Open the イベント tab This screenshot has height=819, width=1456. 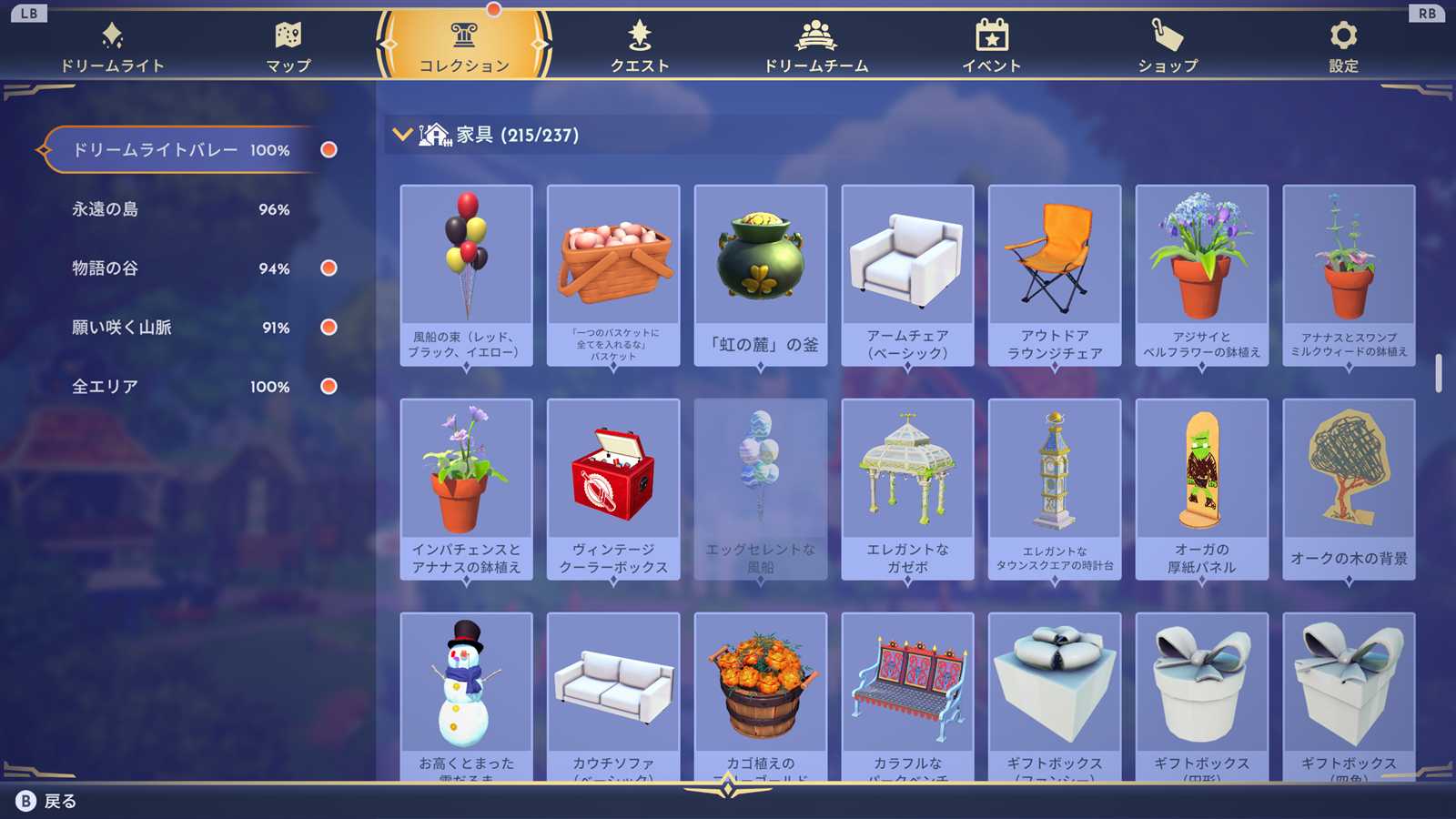(x=992, y=47)
